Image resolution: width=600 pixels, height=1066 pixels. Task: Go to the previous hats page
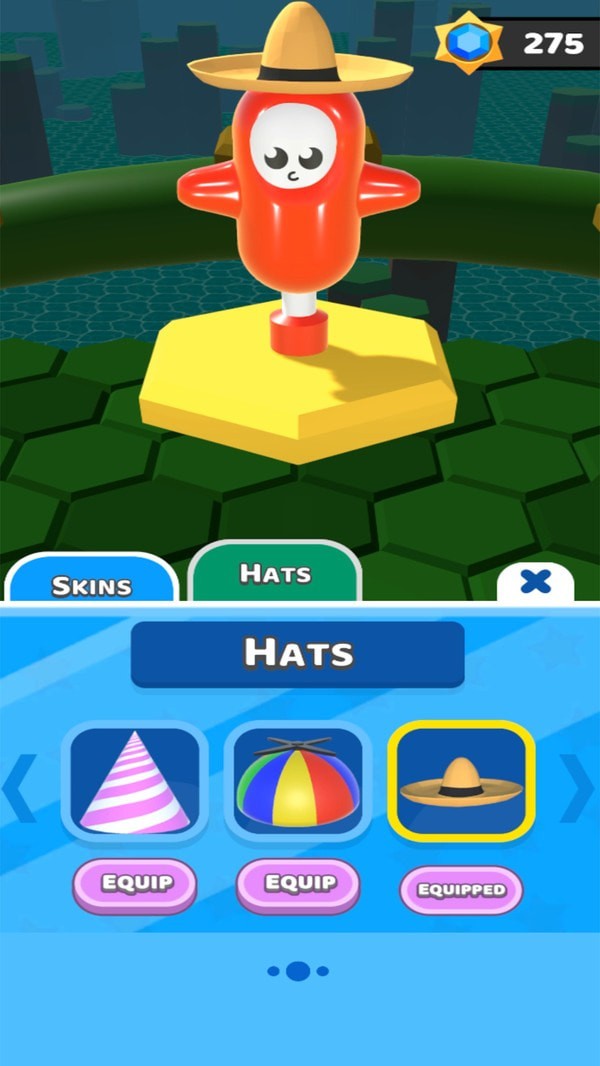pyautogui.click(x=20, y=785)
